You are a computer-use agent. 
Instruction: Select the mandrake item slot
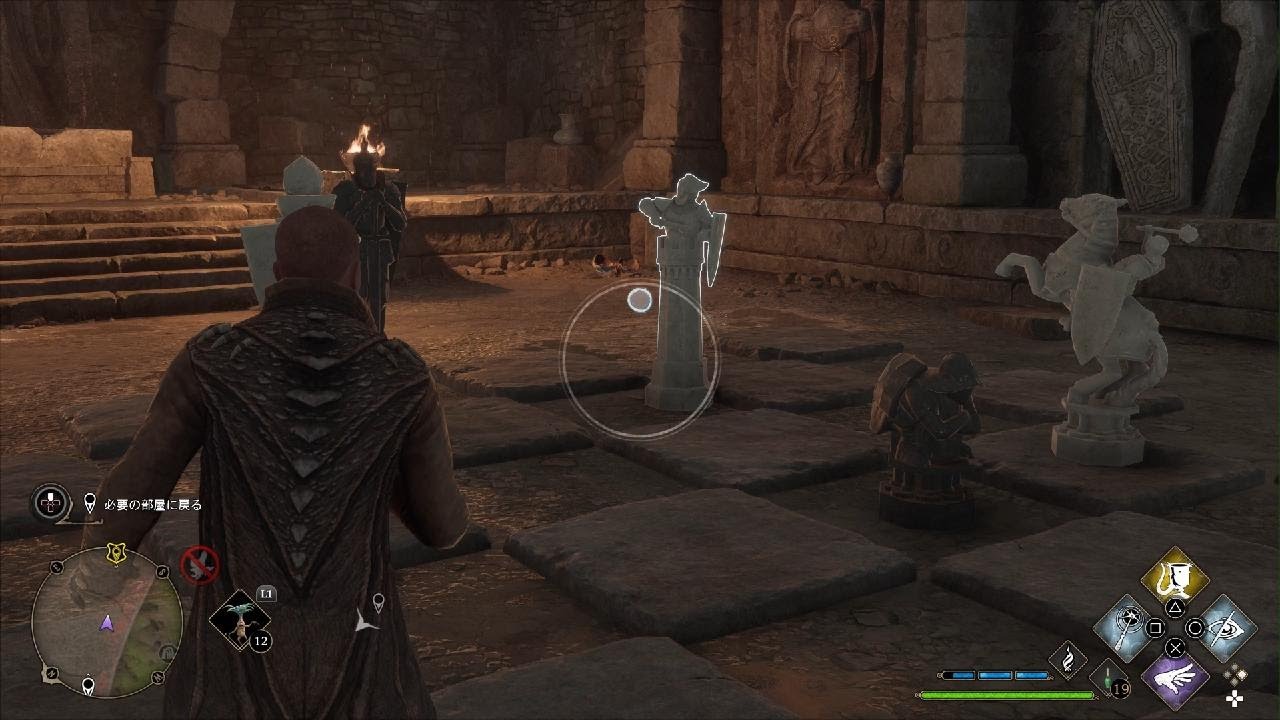(242, 619)
